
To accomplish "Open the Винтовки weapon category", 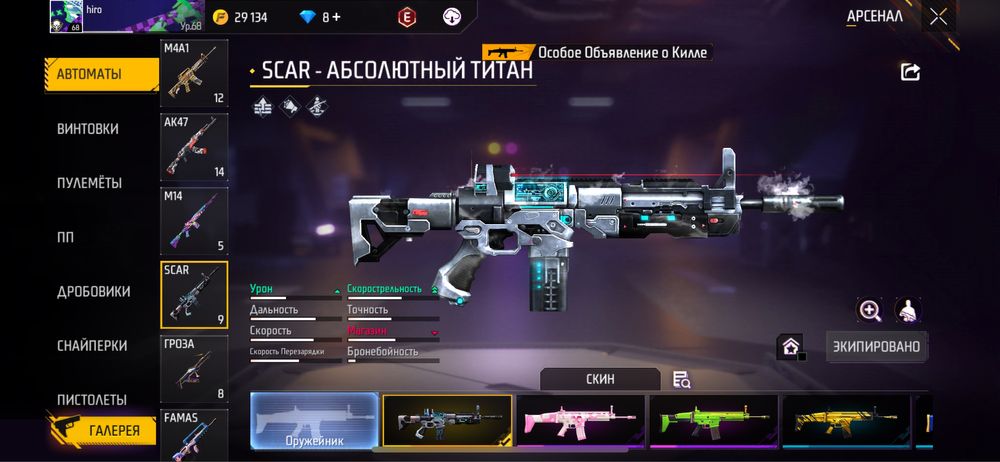I will (x=88, y=129).
